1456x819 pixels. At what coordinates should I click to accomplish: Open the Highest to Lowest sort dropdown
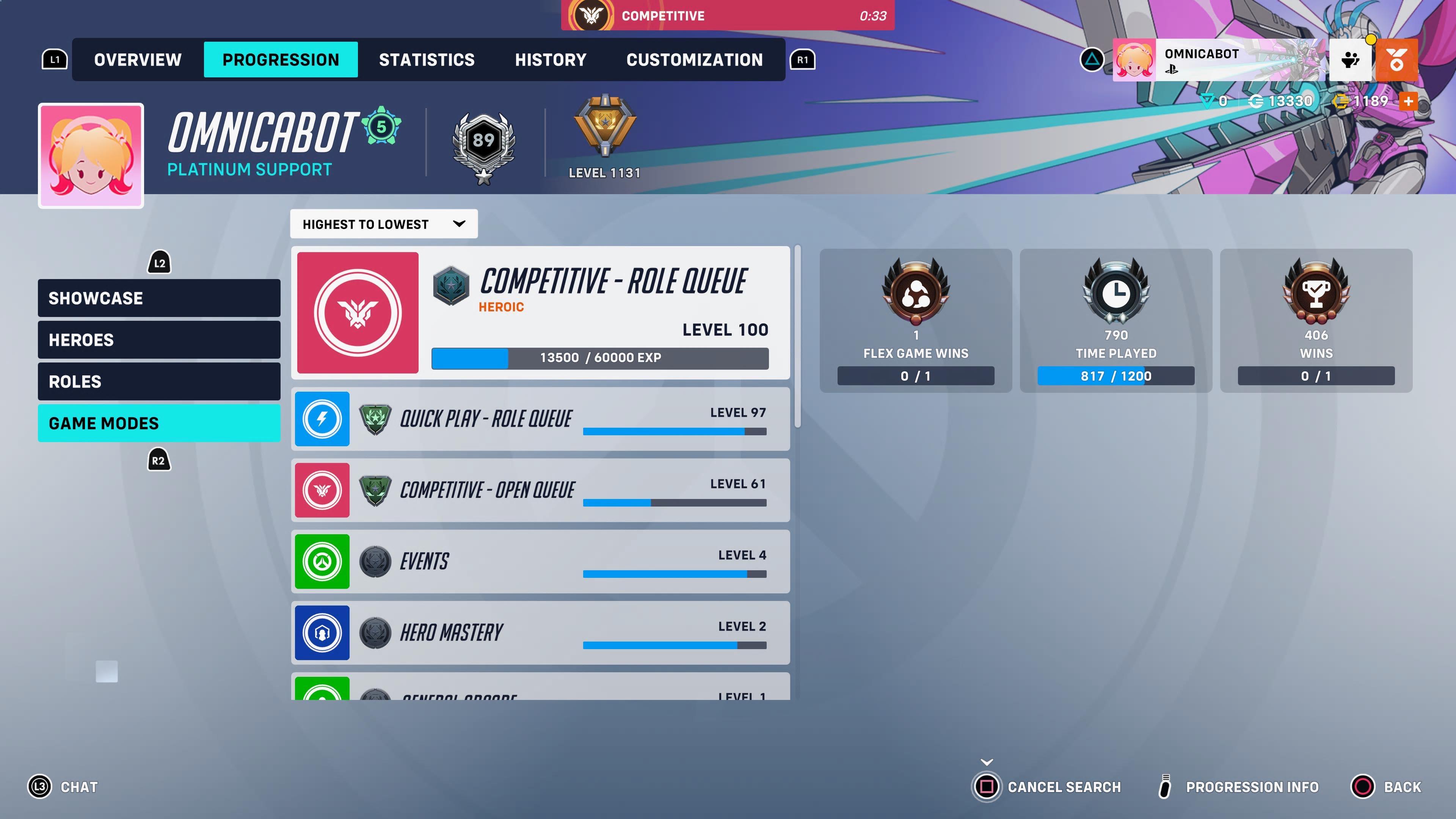383,224
